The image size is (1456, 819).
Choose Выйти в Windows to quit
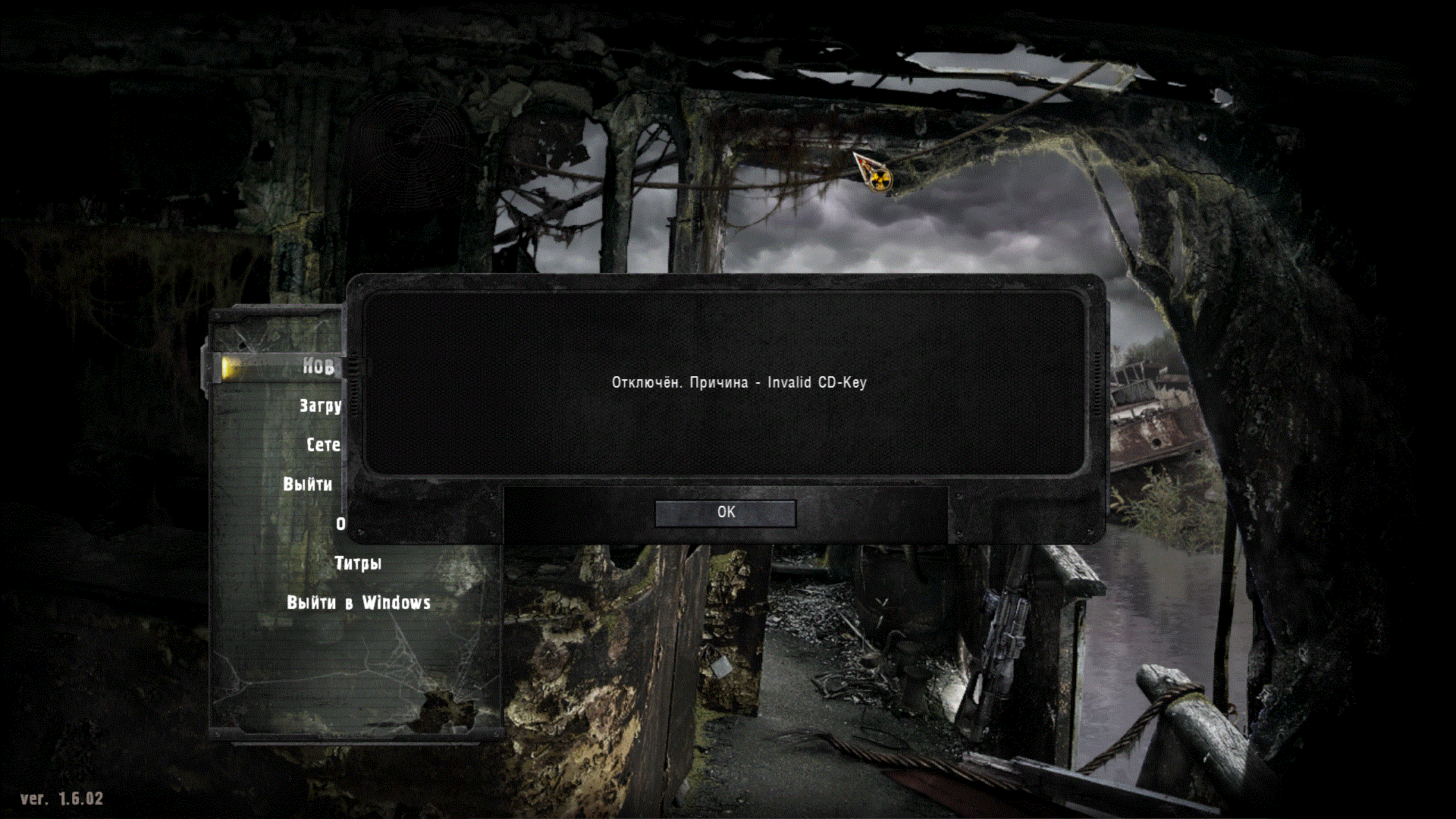tap(358, 603)
